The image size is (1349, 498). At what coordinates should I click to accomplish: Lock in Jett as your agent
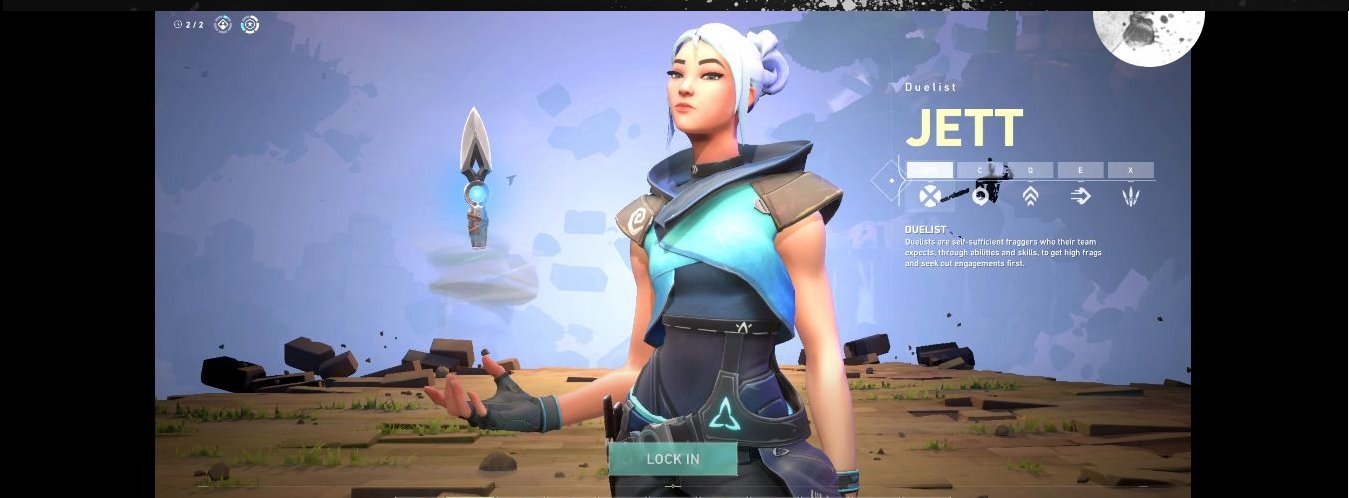673,459
